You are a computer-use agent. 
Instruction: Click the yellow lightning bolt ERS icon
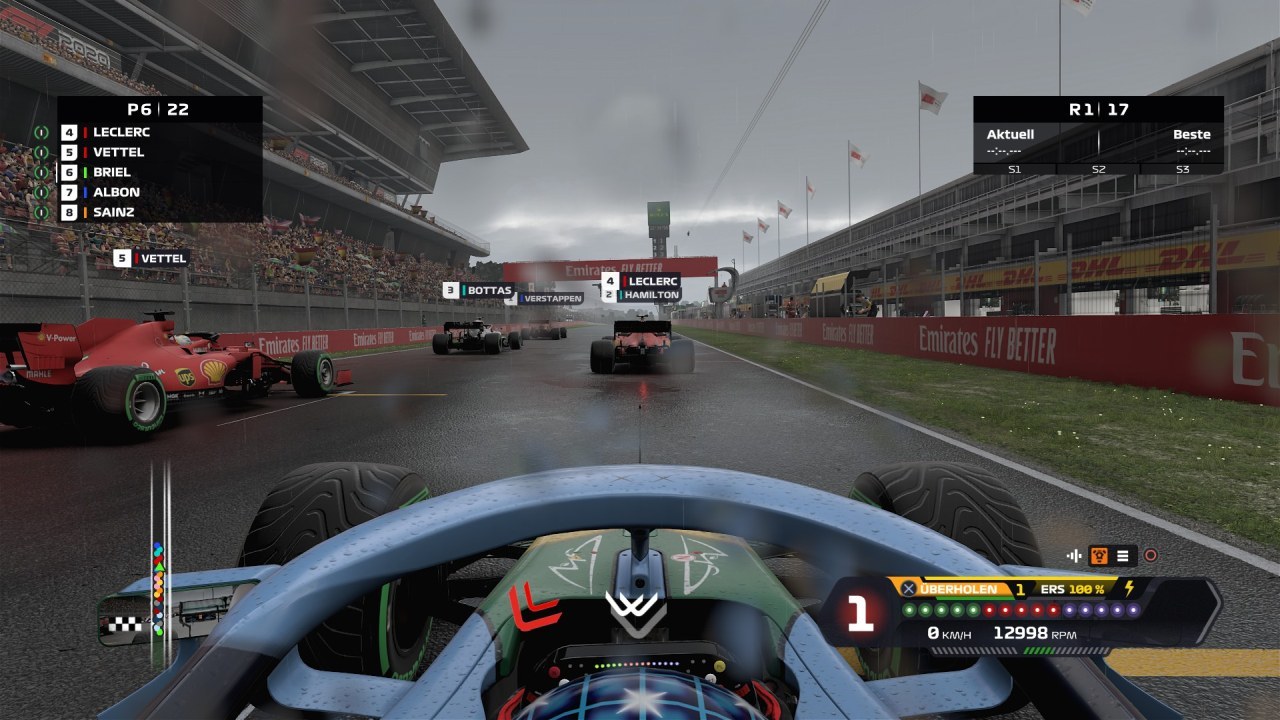[x=1129, y=589]
